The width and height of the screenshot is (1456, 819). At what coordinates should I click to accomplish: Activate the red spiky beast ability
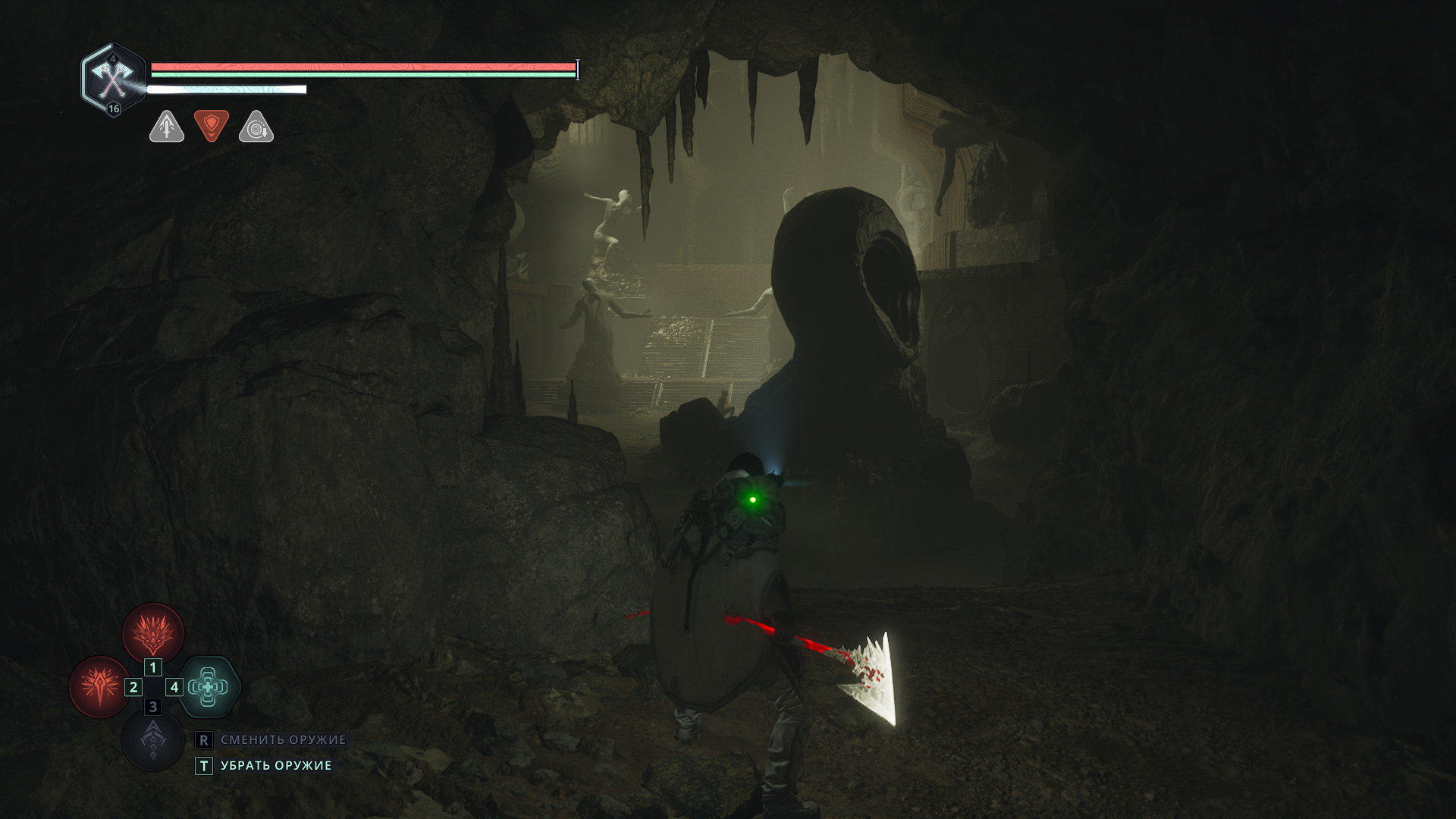153,634
